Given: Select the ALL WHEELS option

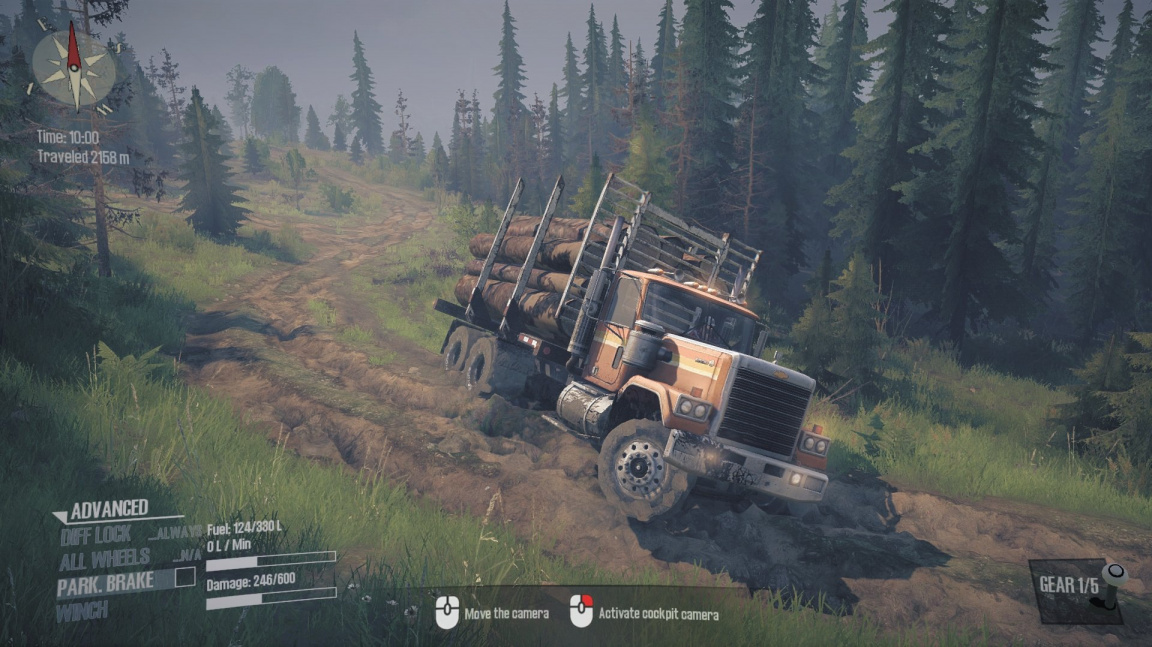Looking at the screenshot, I should click(x=103, y=558).
